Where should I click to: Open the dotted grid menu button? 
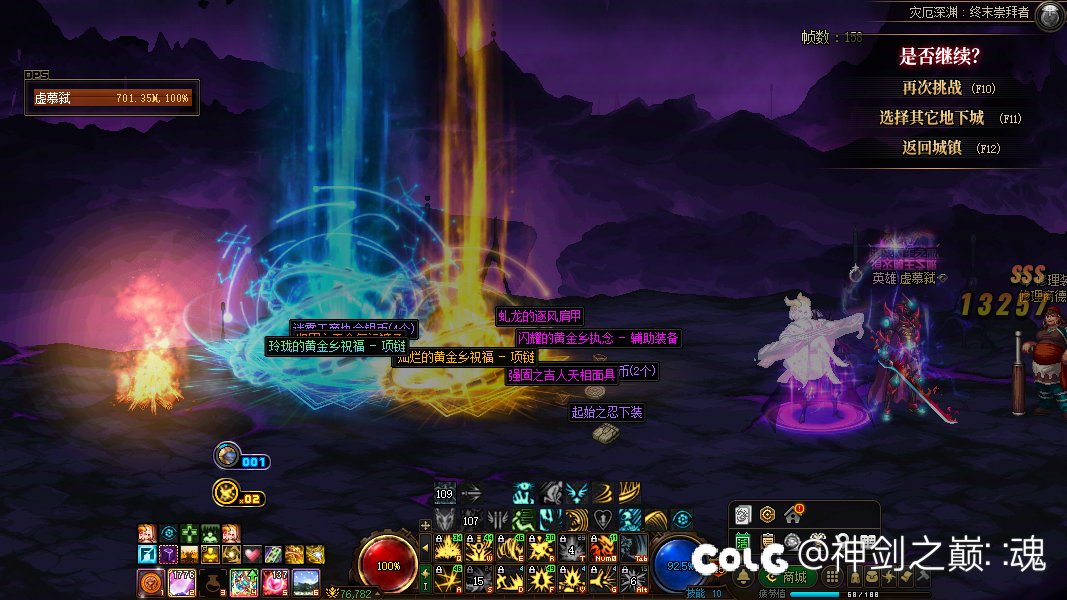(832, 577)
